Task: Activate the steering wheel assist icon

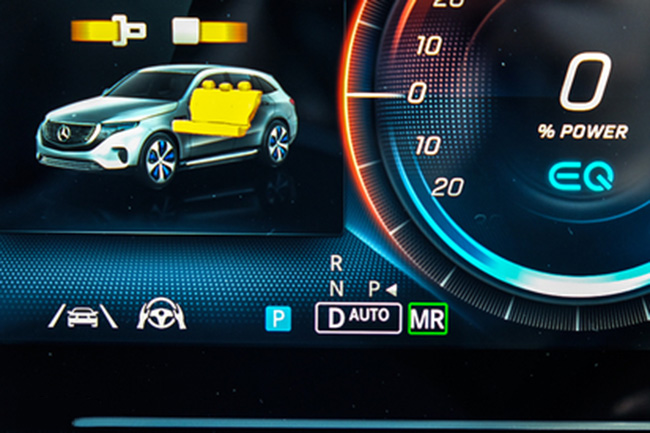Action: [161, 316]
